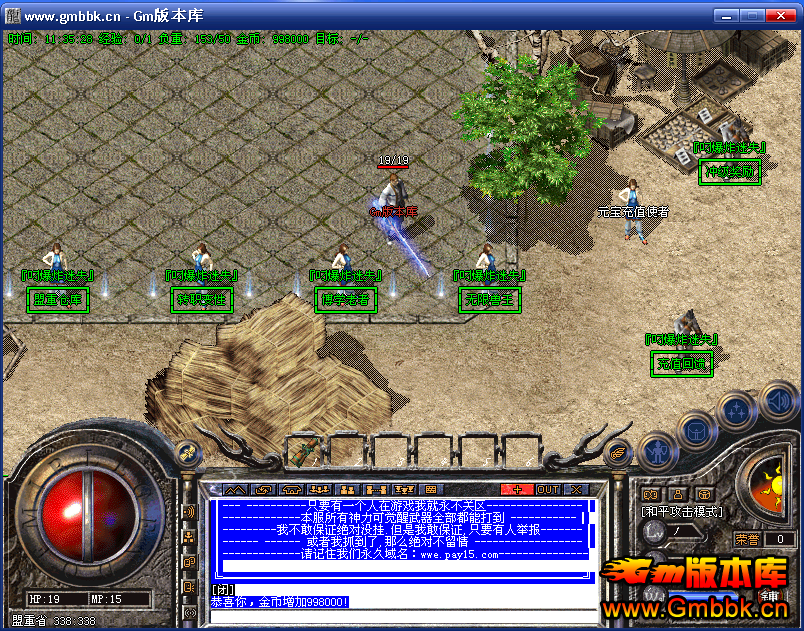The height and width of the screenshot is (631, 804).
Task: Click the small person icon above attack mode
Action: [x=677, y=494]
